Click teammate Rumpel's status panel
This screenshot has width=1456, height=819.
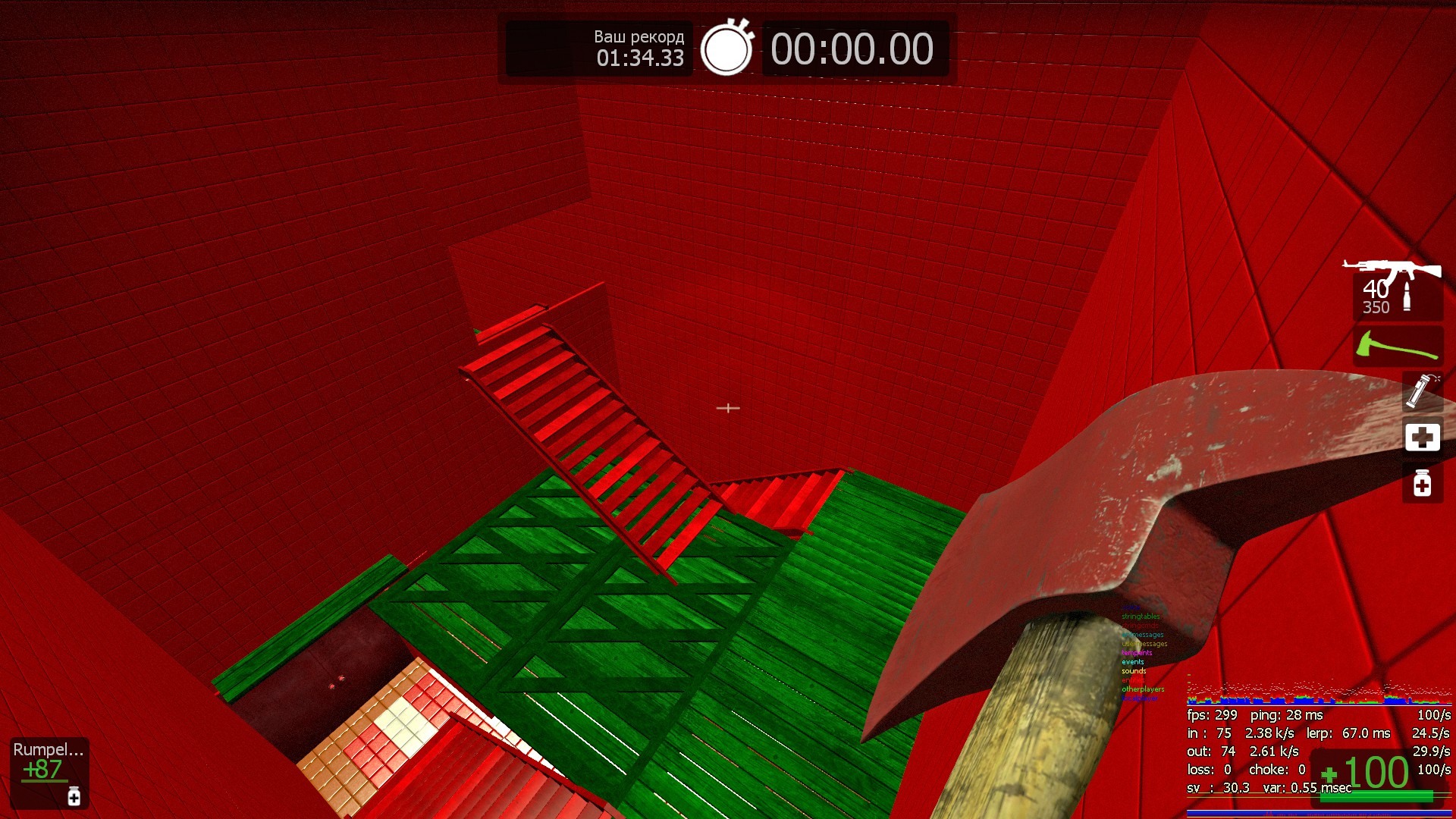click(49, 772)
